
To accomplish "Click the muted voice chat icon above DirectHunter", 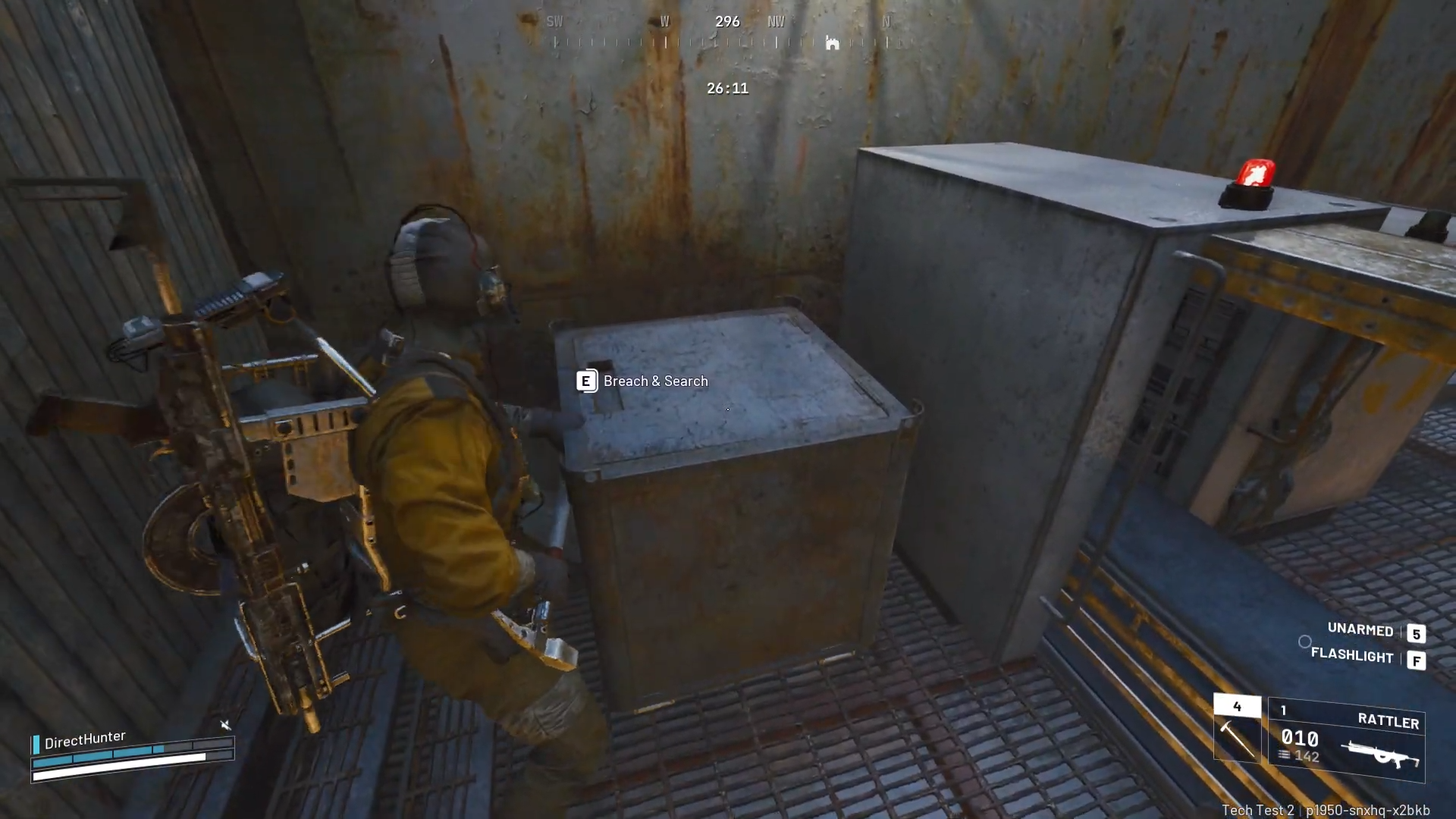I will pyautogui.click(x=226, y=726).
